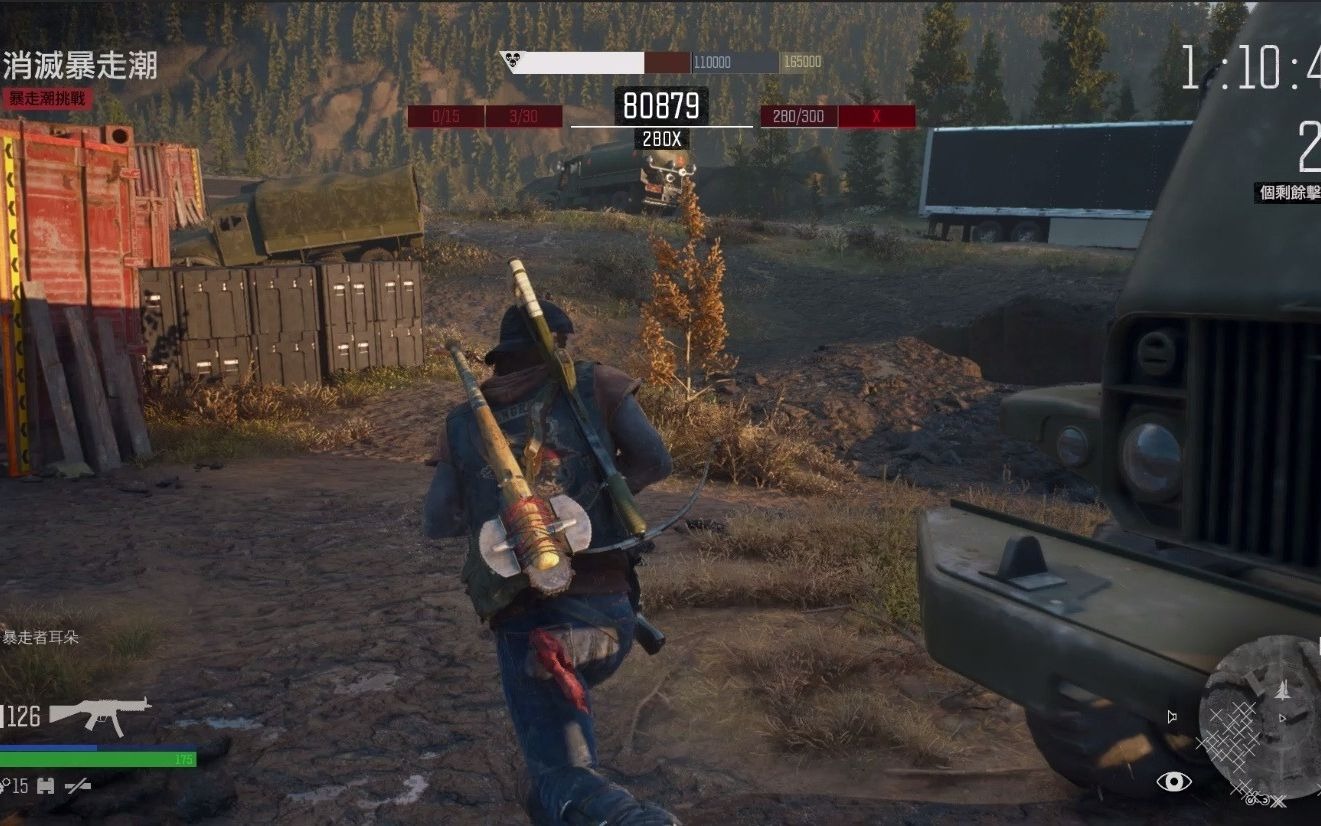Select the red 暴走潮挑戰 challenge tag
This screenshot has width=1321, height=826.
click(x=47, y=98)
